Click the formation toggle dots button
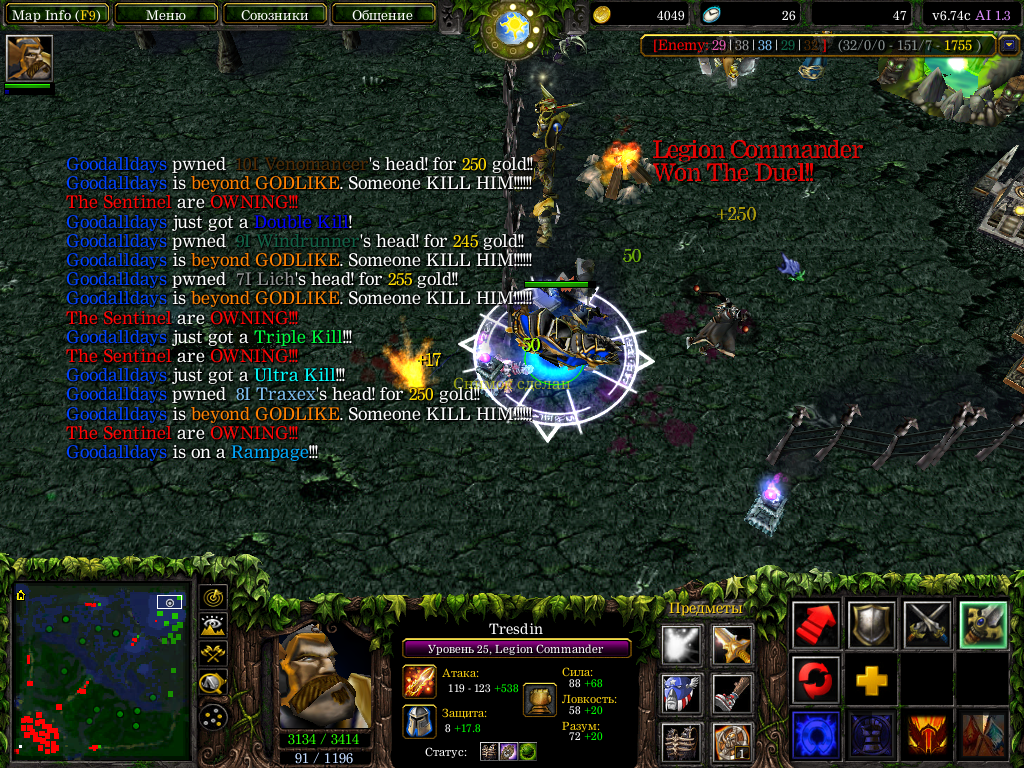 [213, 716]
